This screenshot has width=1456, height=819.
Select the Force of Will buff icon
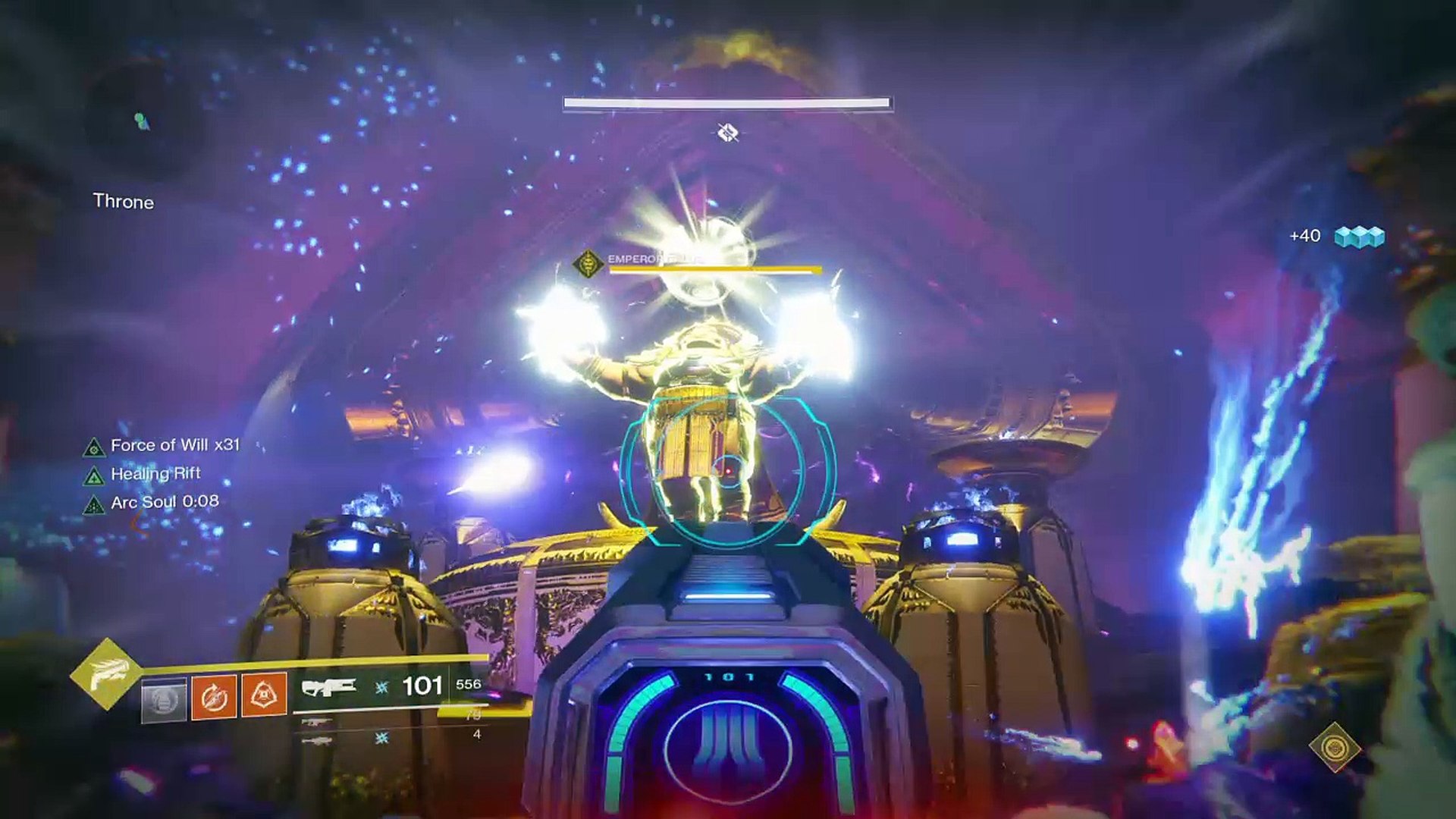tap(93, 447)
